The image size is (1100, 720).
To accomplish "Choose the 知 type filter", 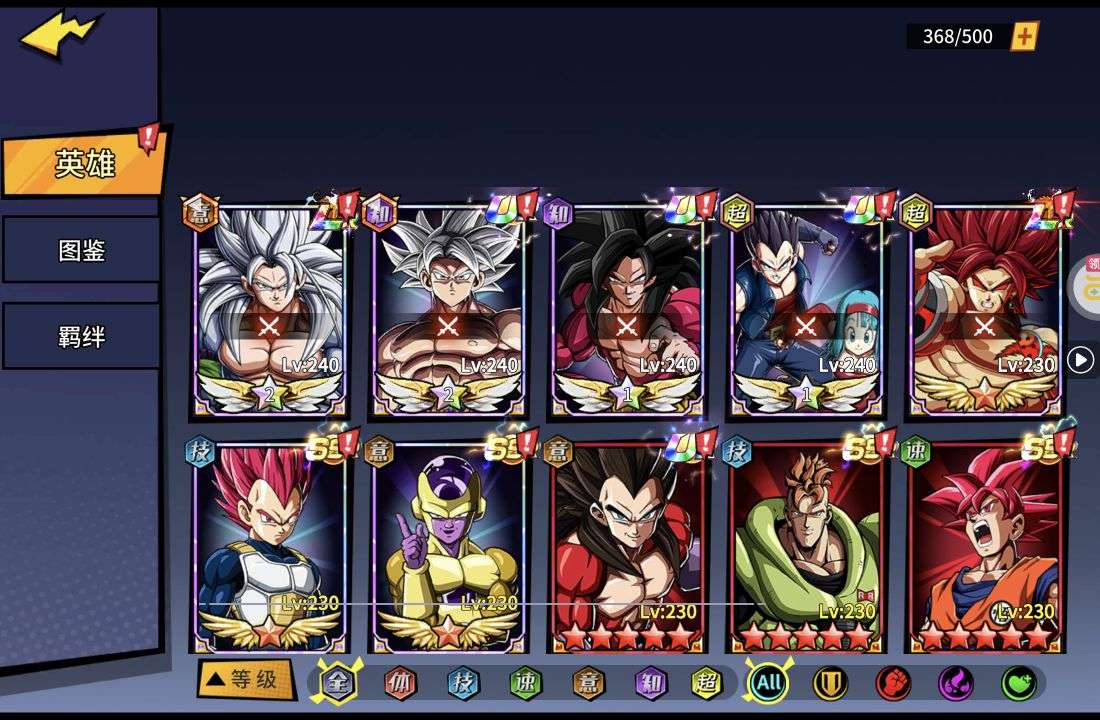I will point(650,683).
